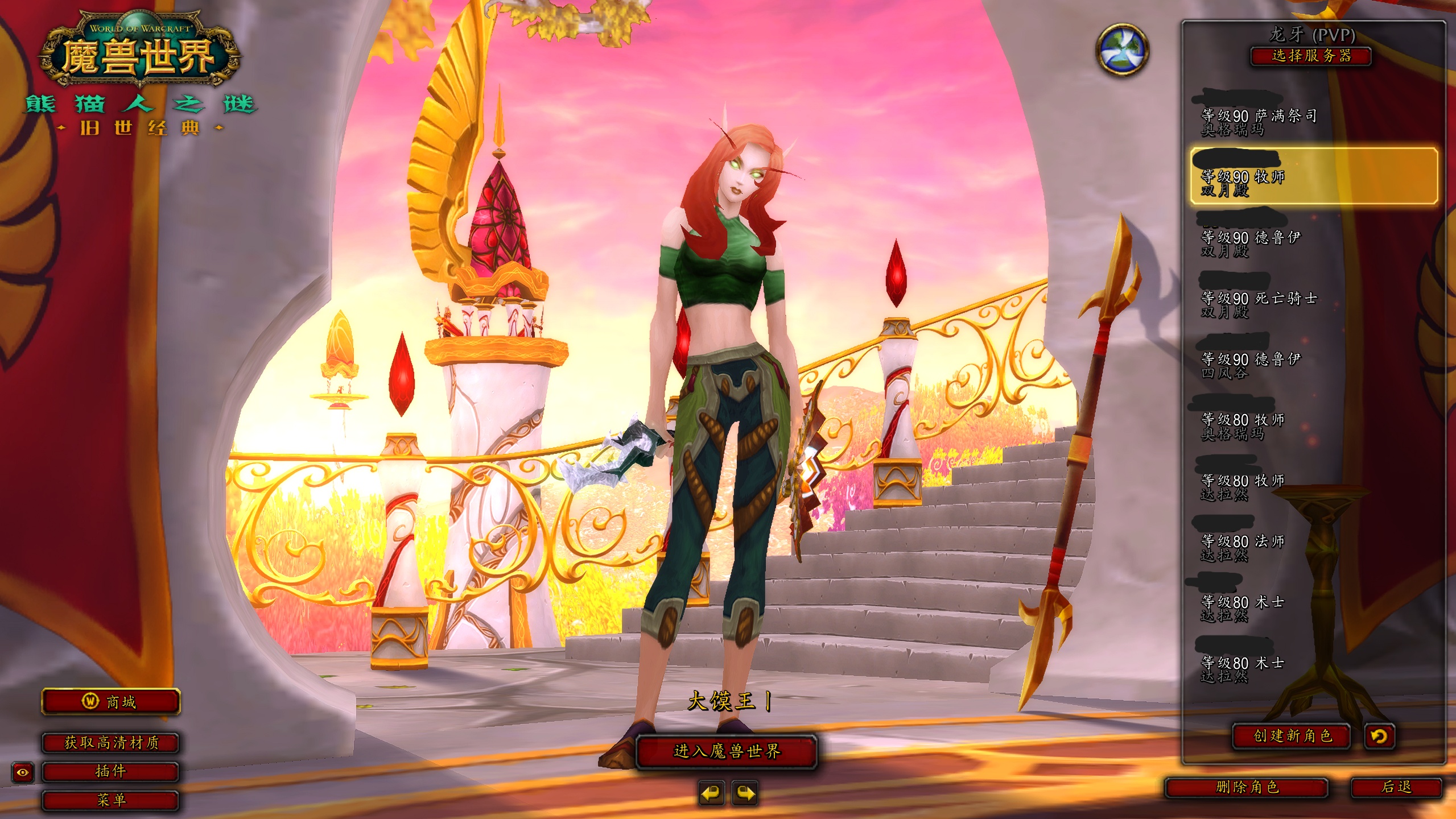Viewport: 1456px width, 819px height.
Task: Open the 选择服务器 realm selection
Action: (x=1311, y=56)
